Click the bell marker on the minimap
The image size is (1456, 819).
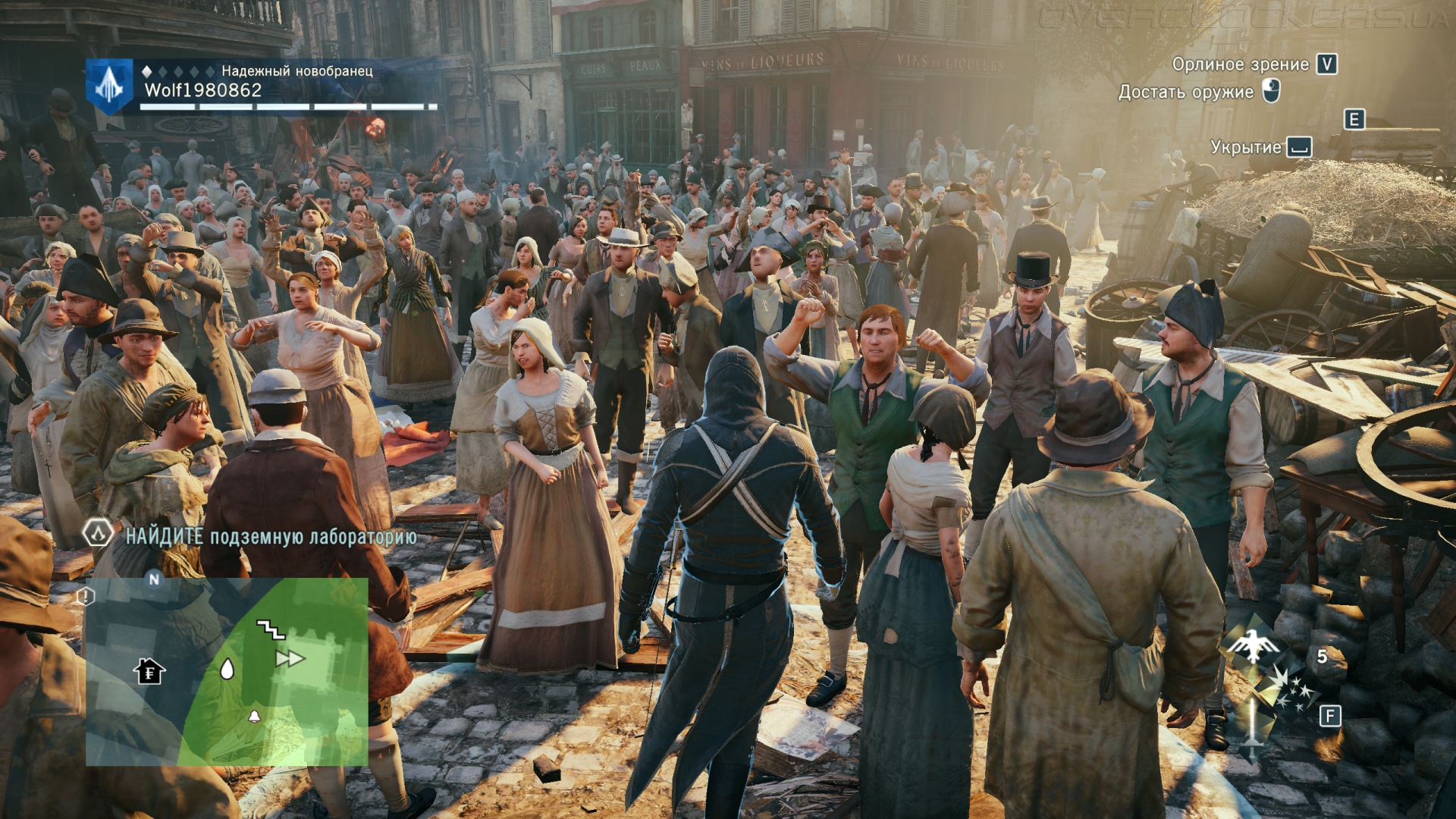click(x=254, y=716)
